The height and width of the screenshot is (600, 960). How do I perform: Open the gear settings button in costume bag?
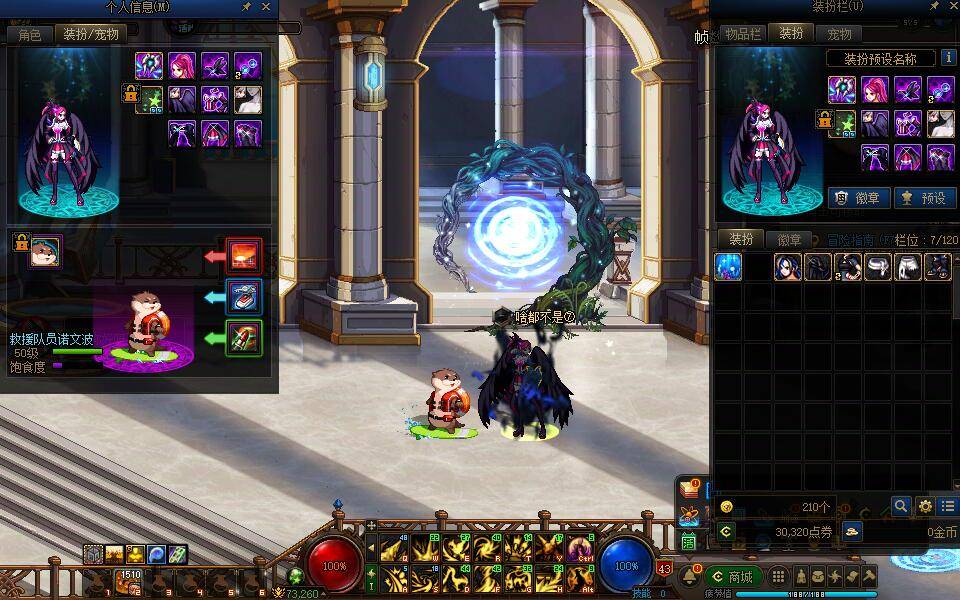pyautogui.click(x=925, y=507)
